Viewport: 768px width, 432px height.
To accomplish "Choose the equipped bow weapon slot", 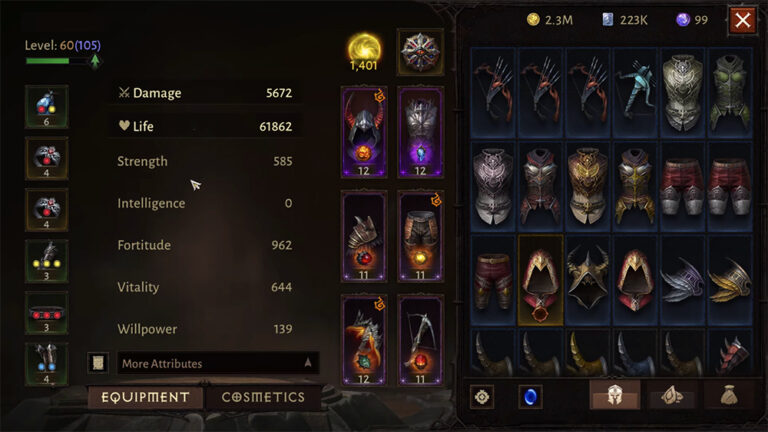I will coord(420,340).
